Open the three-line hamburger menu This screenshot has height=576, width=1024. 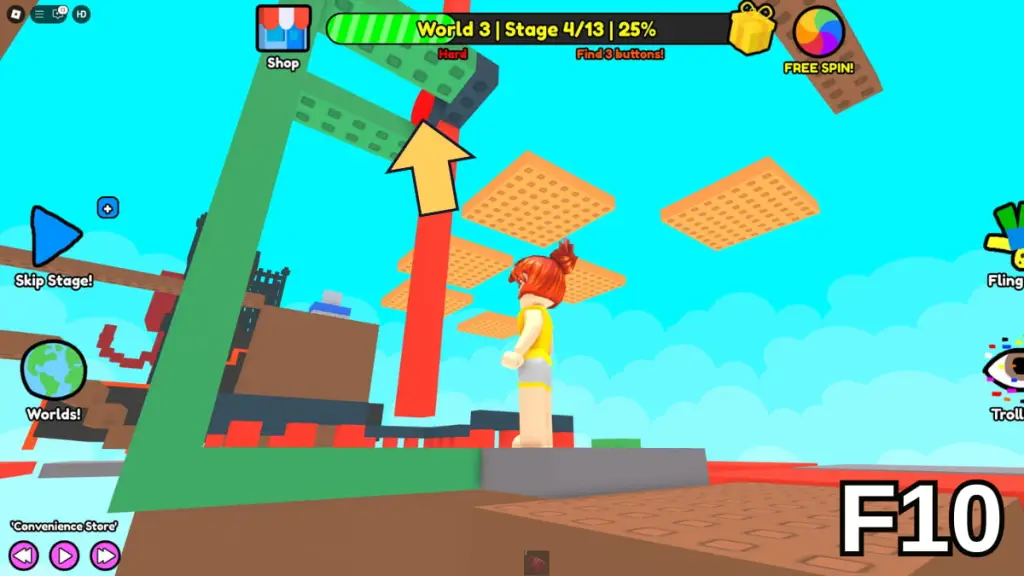pyautogui.click(x=40, y=14)
